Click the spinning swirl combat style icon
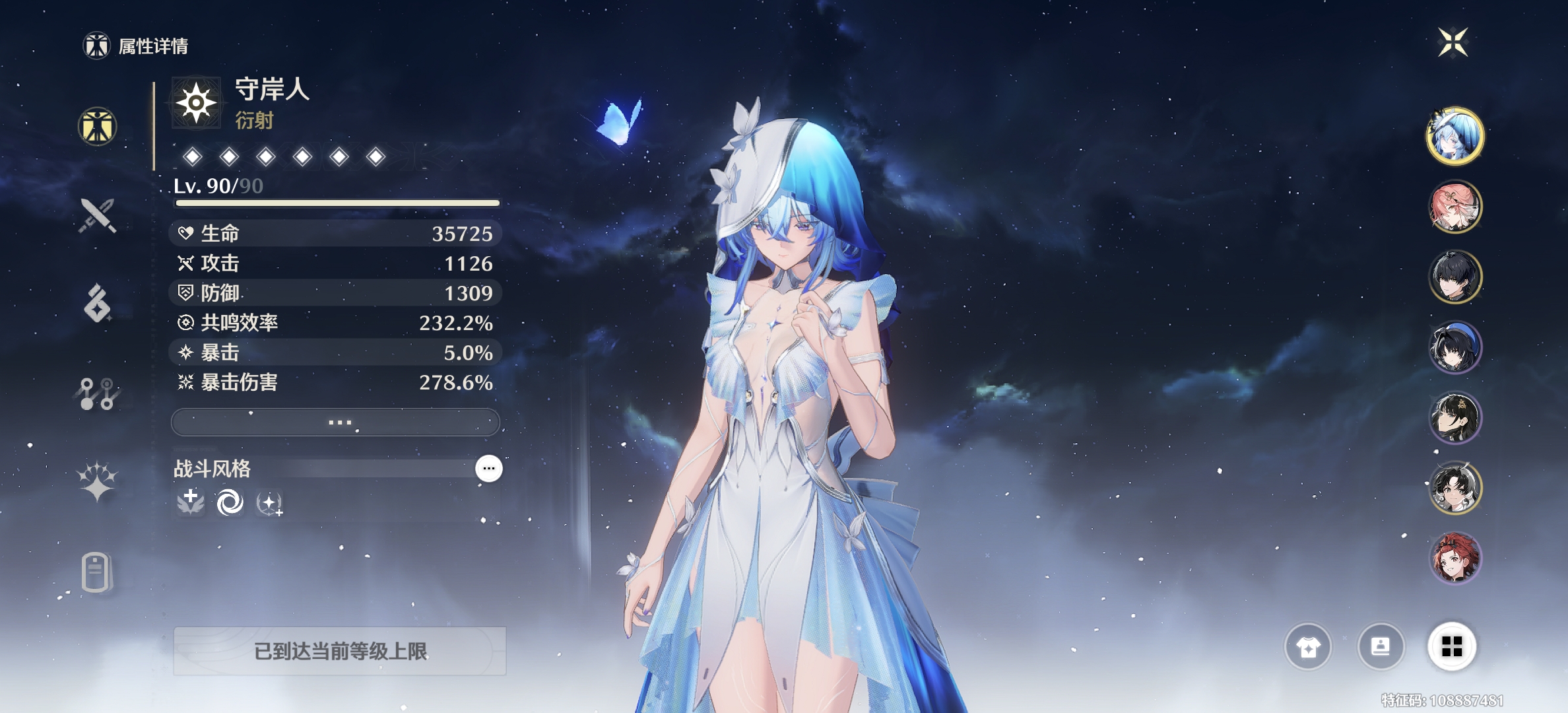Viewport: 1568px width, 713px height. click(x=230, y=503)
